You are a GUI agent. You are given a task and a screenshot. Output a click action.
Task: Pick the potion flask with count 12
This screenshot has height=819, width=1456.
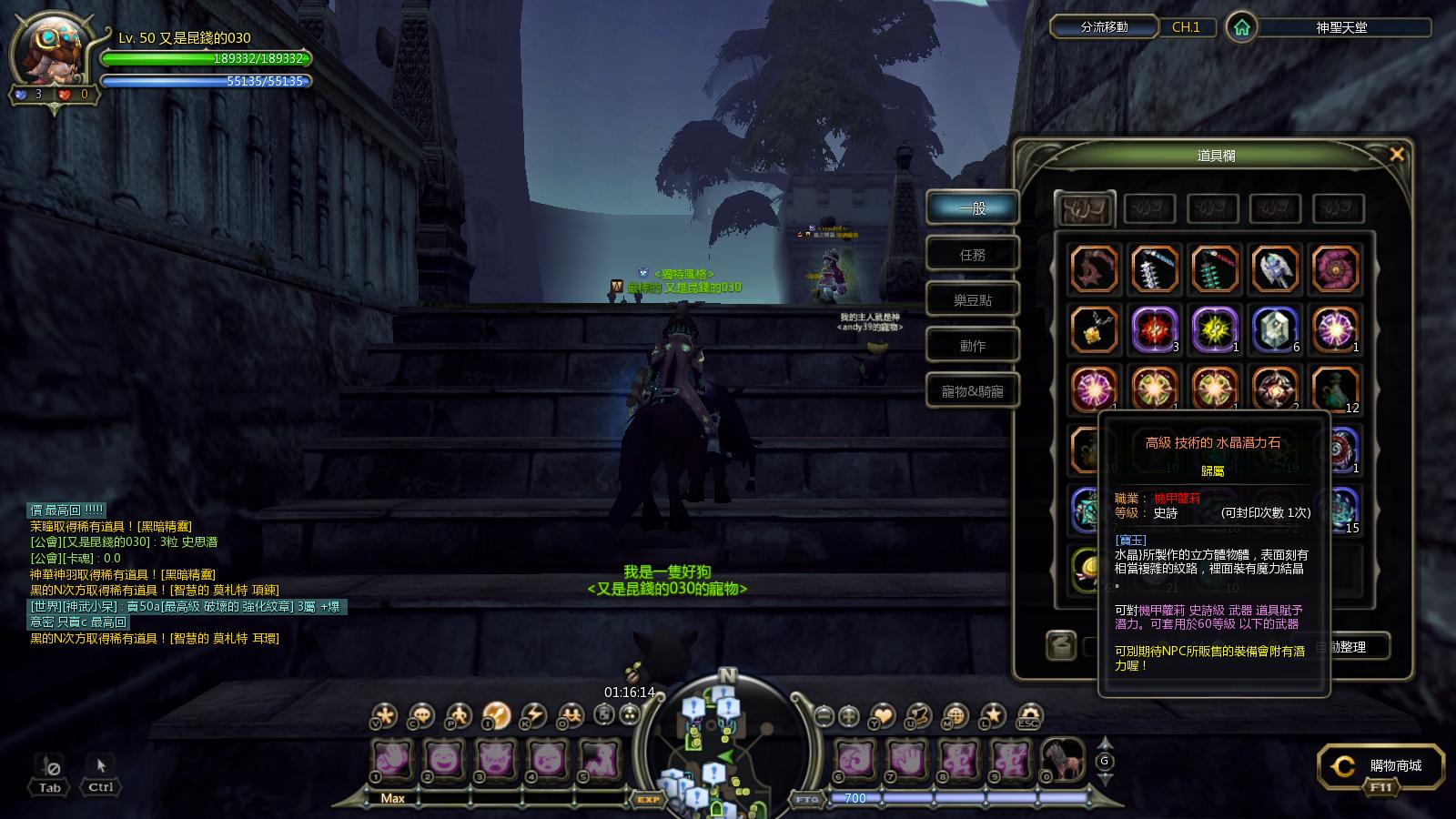coord(1335,388)
